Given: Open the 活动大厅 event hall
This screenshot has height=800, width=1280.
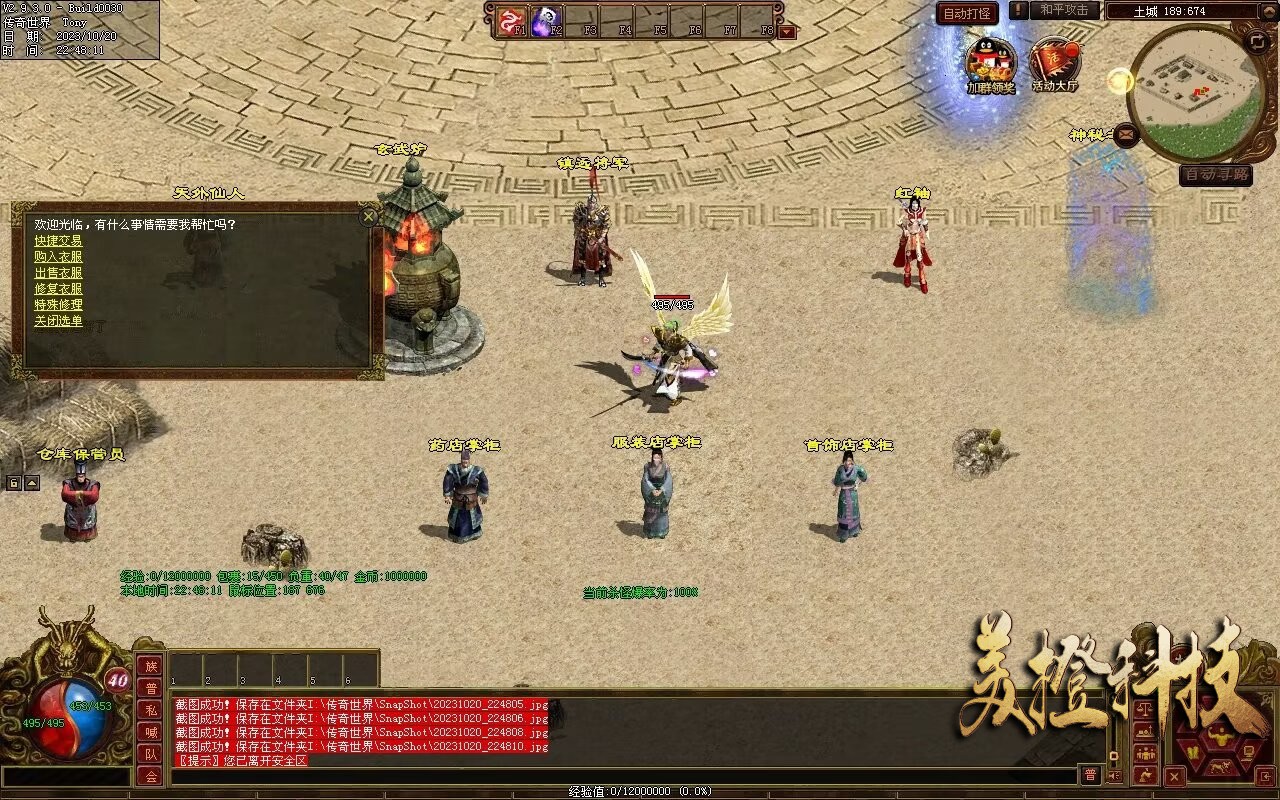Looking at the screenshot, I should [x=1055, y=62].
